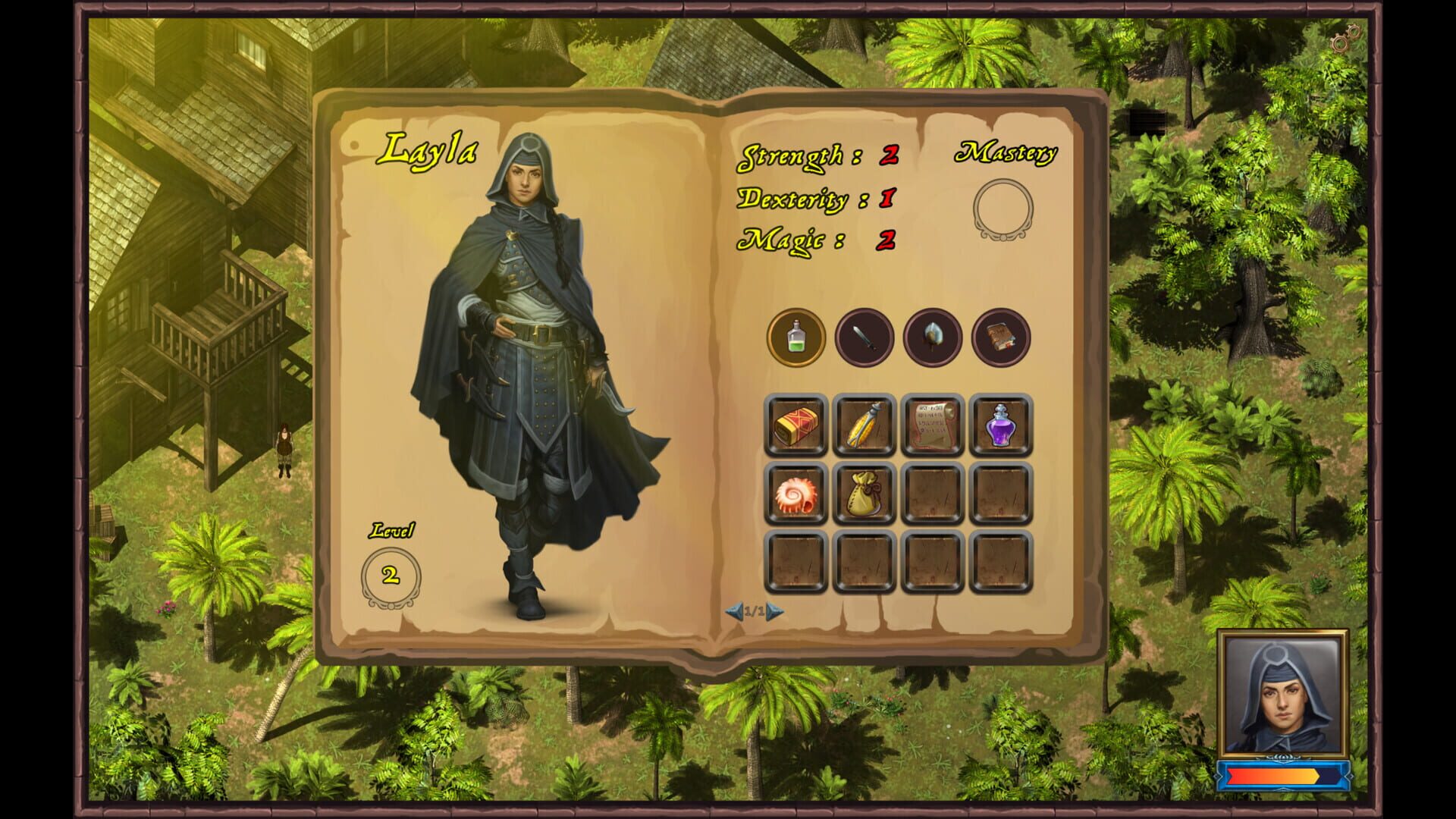Select the sword equipment category icon
This screenshot has width=1456, height=819.
point(863,338)
